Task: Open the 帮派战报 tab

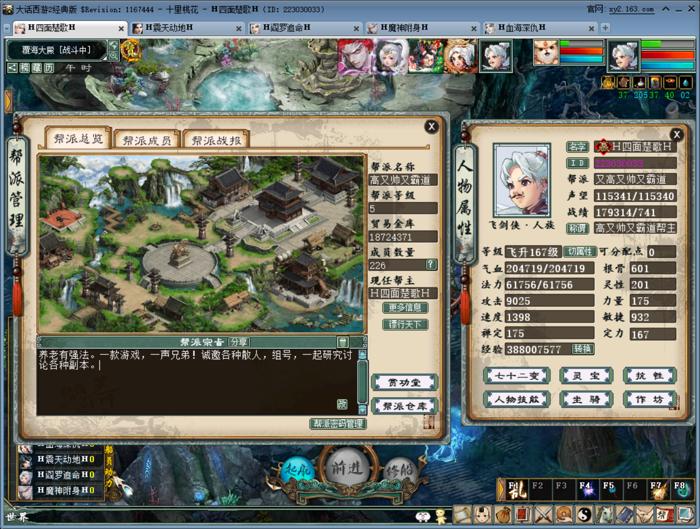Action: pyautogui.click(x=217, y=140)
